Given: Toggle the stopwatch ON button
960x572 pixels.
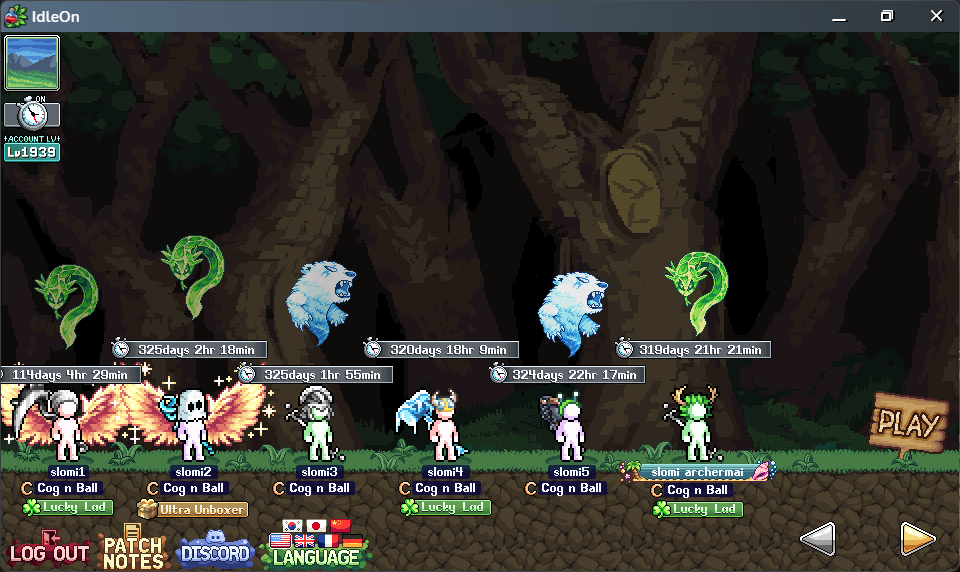Looking at the screenshot, I should coord(32,113).
